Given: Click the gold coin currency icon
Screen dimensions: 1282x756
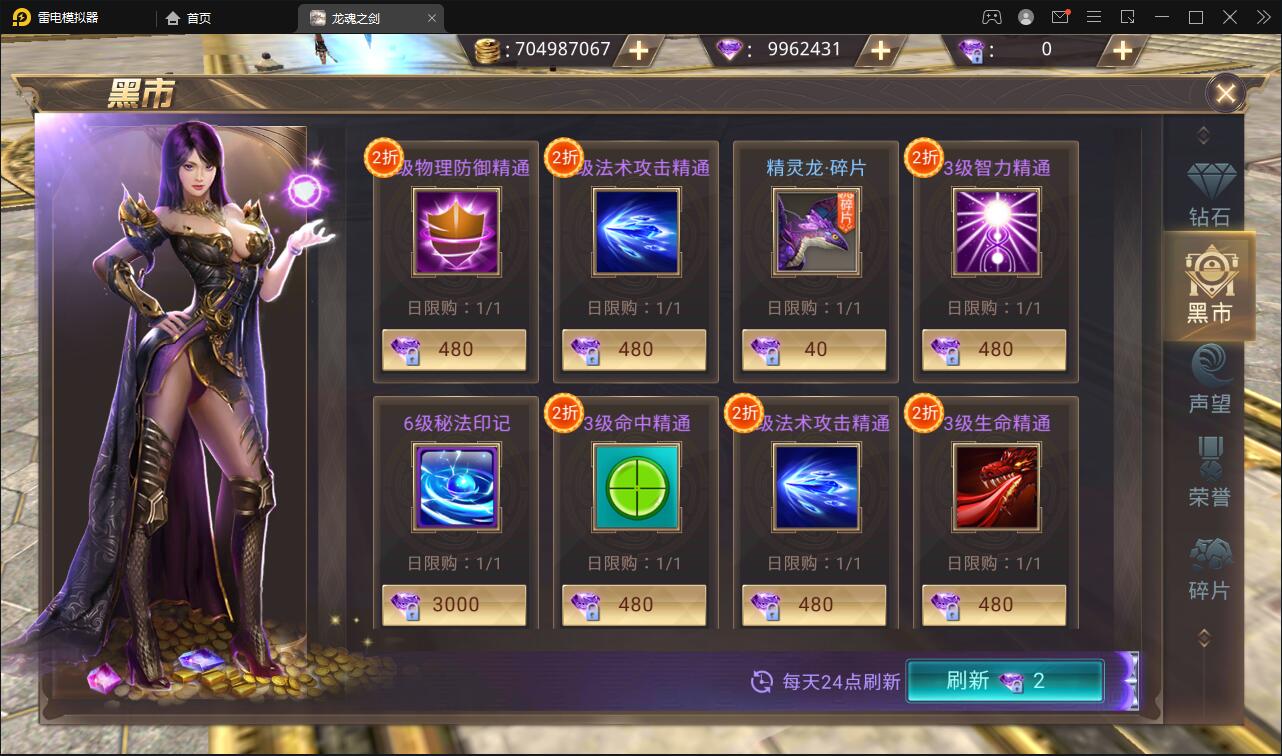Looking at the screenshot, I should click(x=489, y=48).
